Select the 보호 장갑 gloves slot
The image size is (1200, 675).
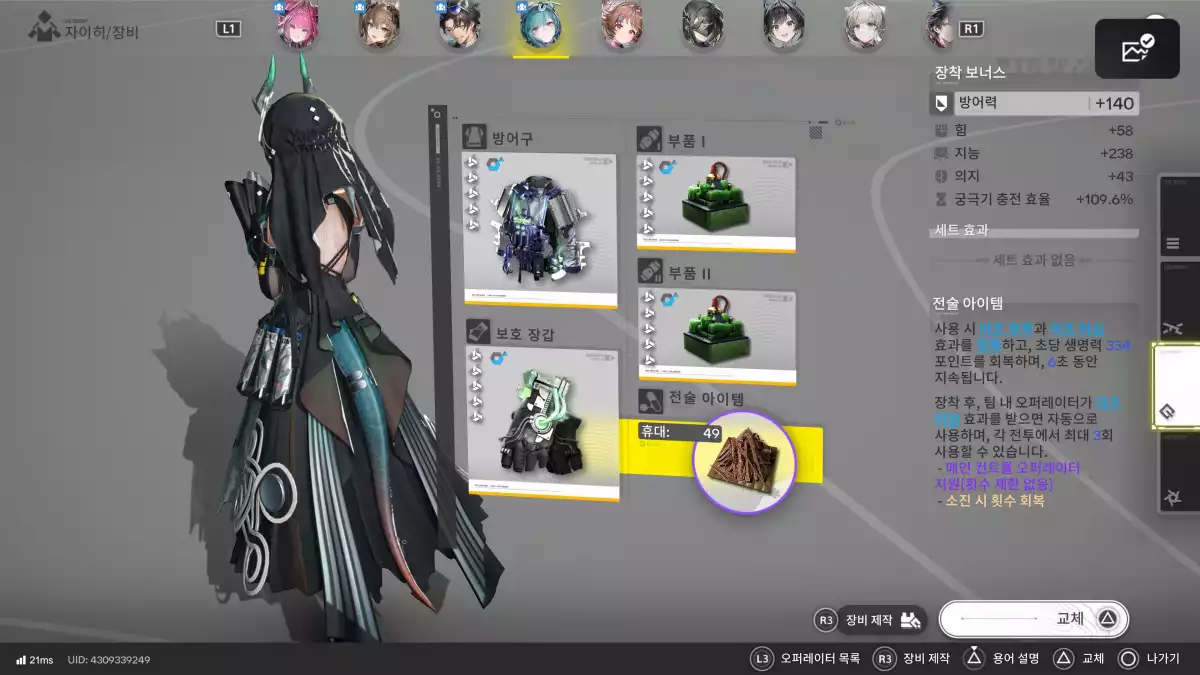point(542,424)
